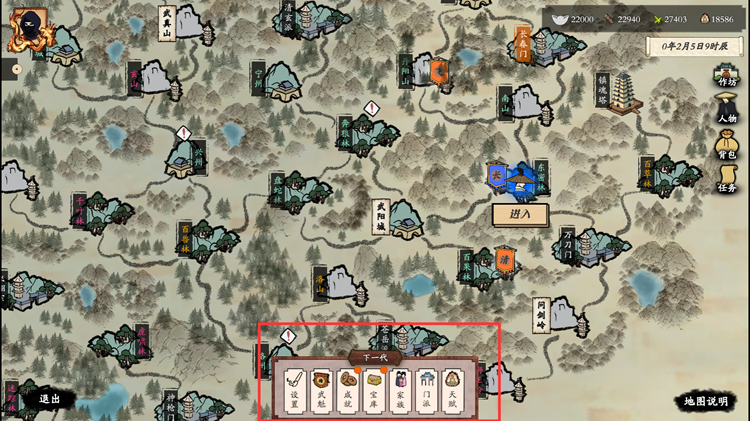
Task: Open the 门派 sect panel
Action: [x=426, y=392]
